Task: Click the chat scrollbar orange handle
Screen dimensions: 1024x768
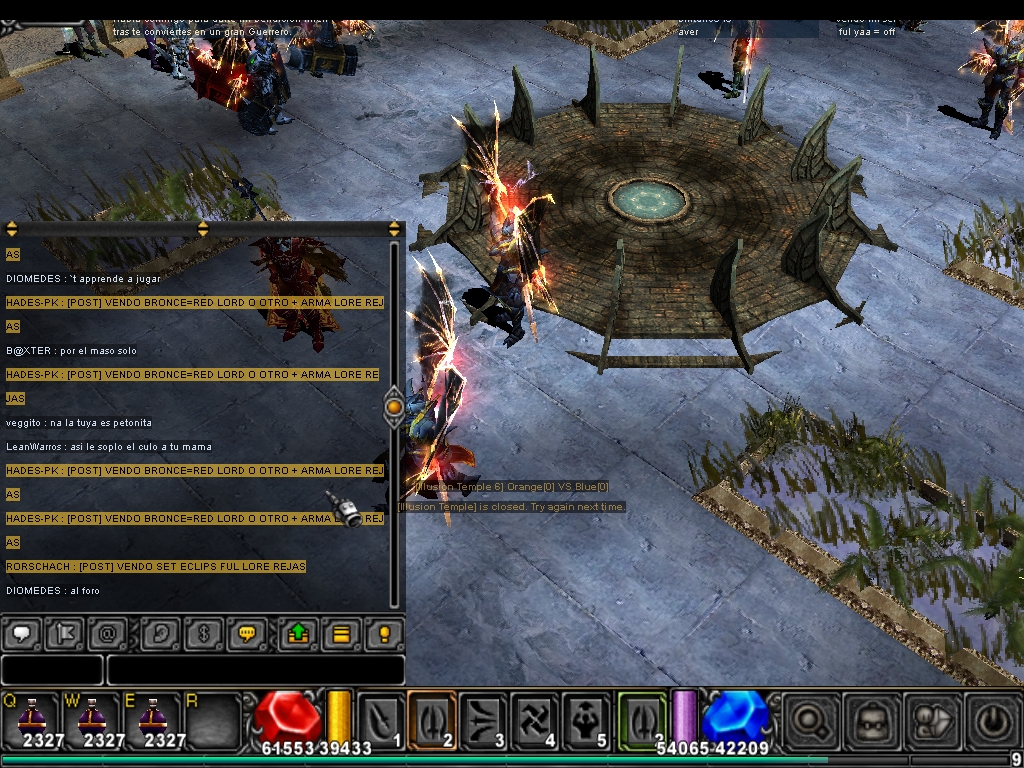Action: point(394,407)
